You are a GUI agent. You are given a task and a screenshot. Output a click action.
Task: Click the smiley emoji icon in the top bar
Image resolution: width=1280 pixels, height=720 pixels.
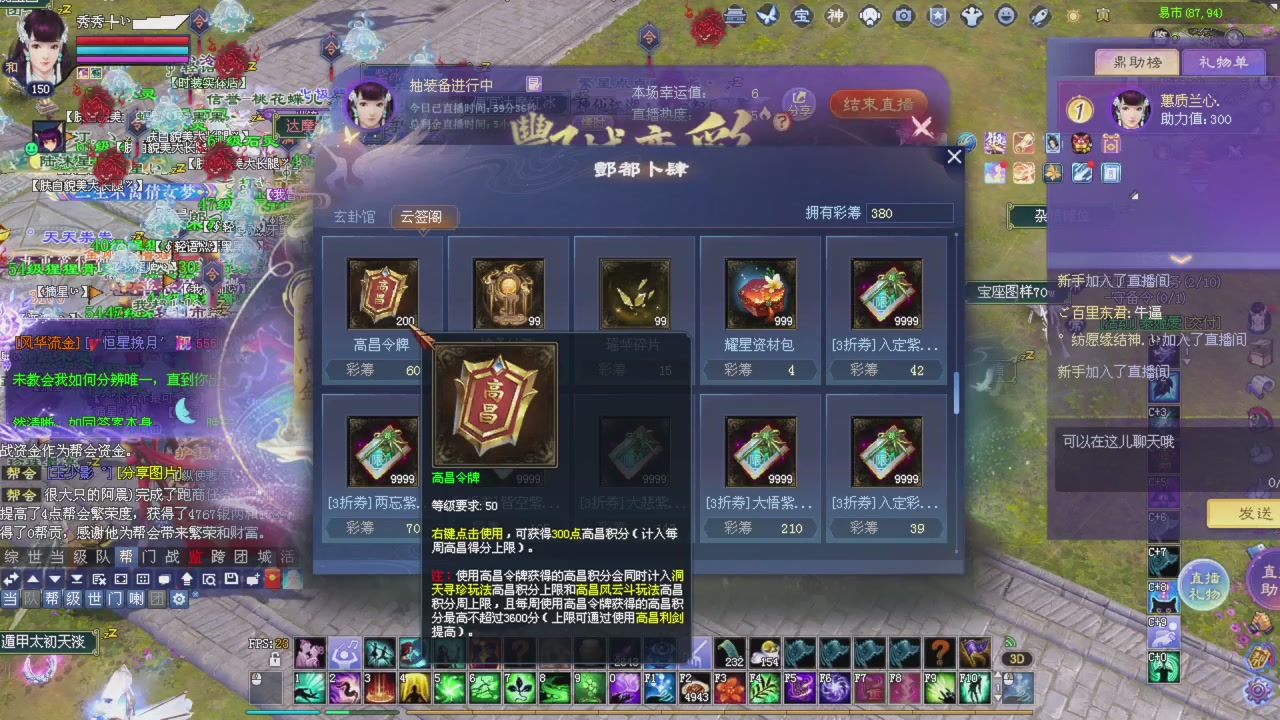[1007, 15]
